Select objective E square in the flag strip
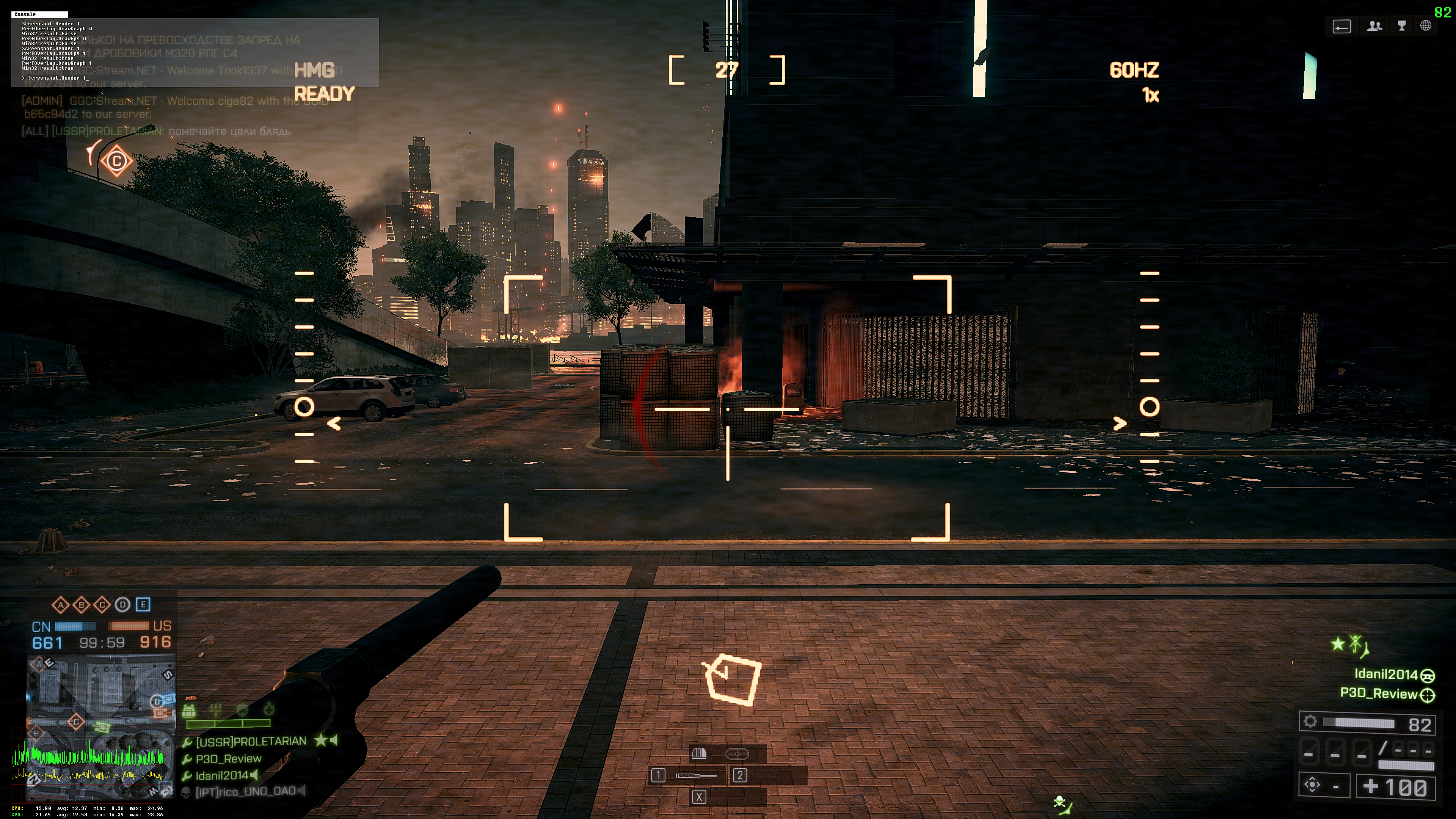The height and width of the screenshot is (819, 1456). pyautogui.click(x=143, y=605)
